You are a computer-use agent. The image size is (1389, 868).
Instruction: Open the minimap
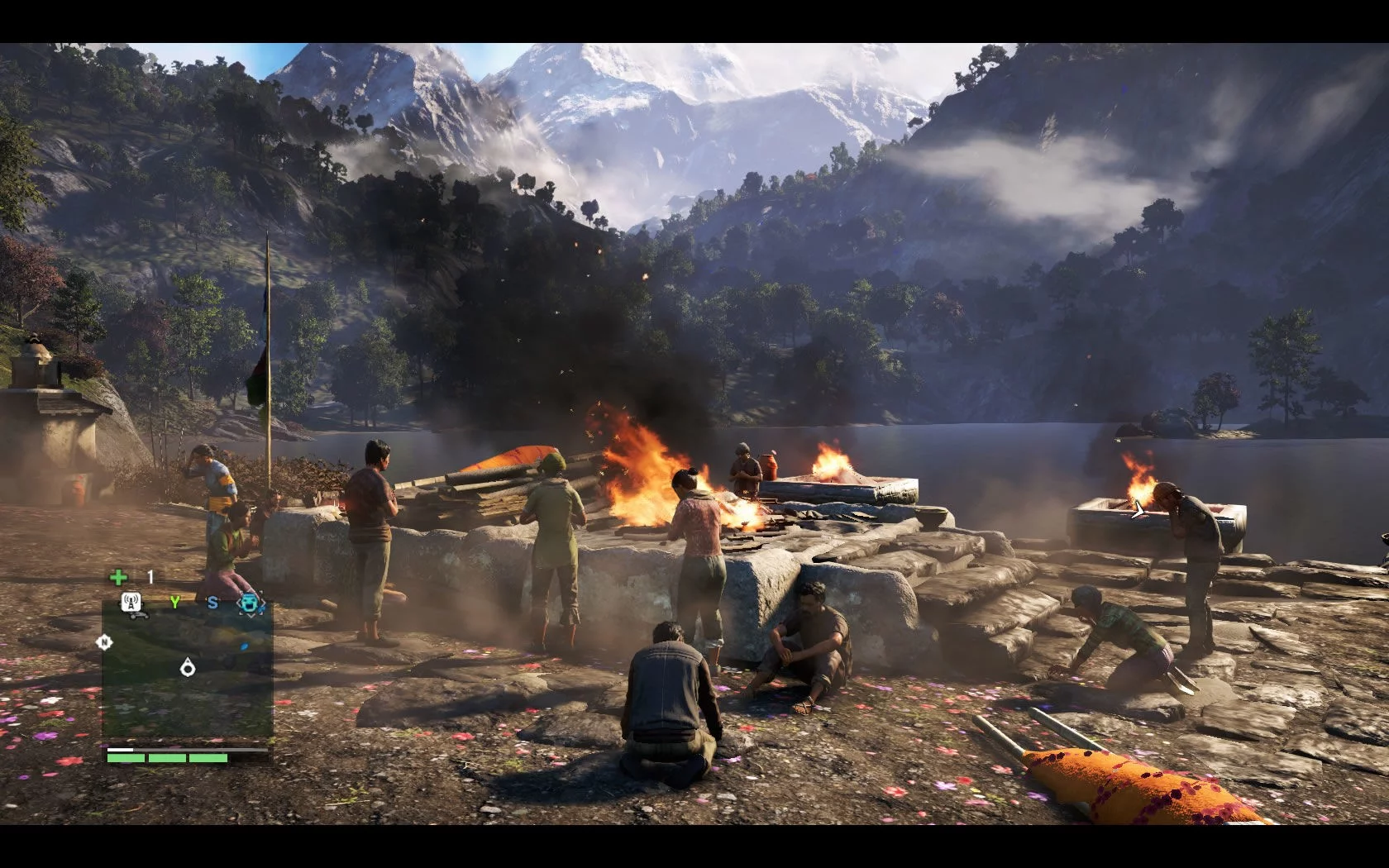(x=188, y=670)
